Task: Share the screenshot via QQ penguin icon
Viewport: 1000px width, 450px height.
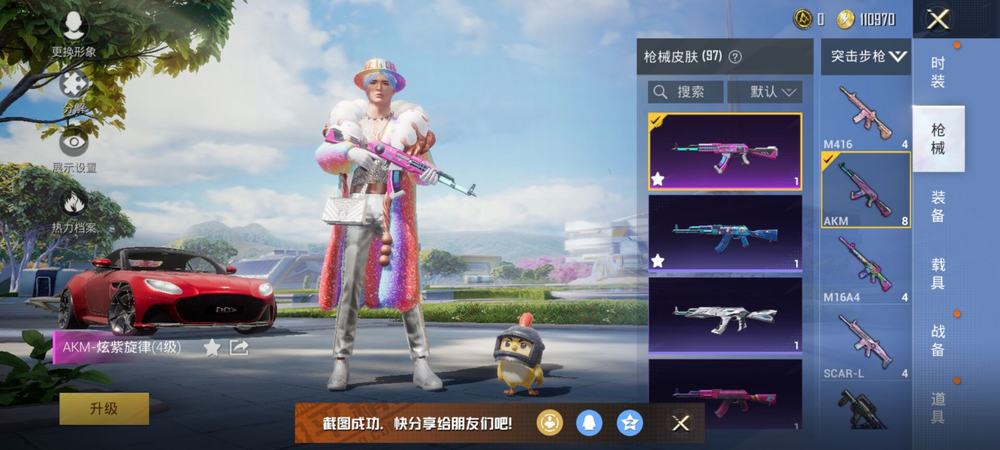Action: (589, 423)
